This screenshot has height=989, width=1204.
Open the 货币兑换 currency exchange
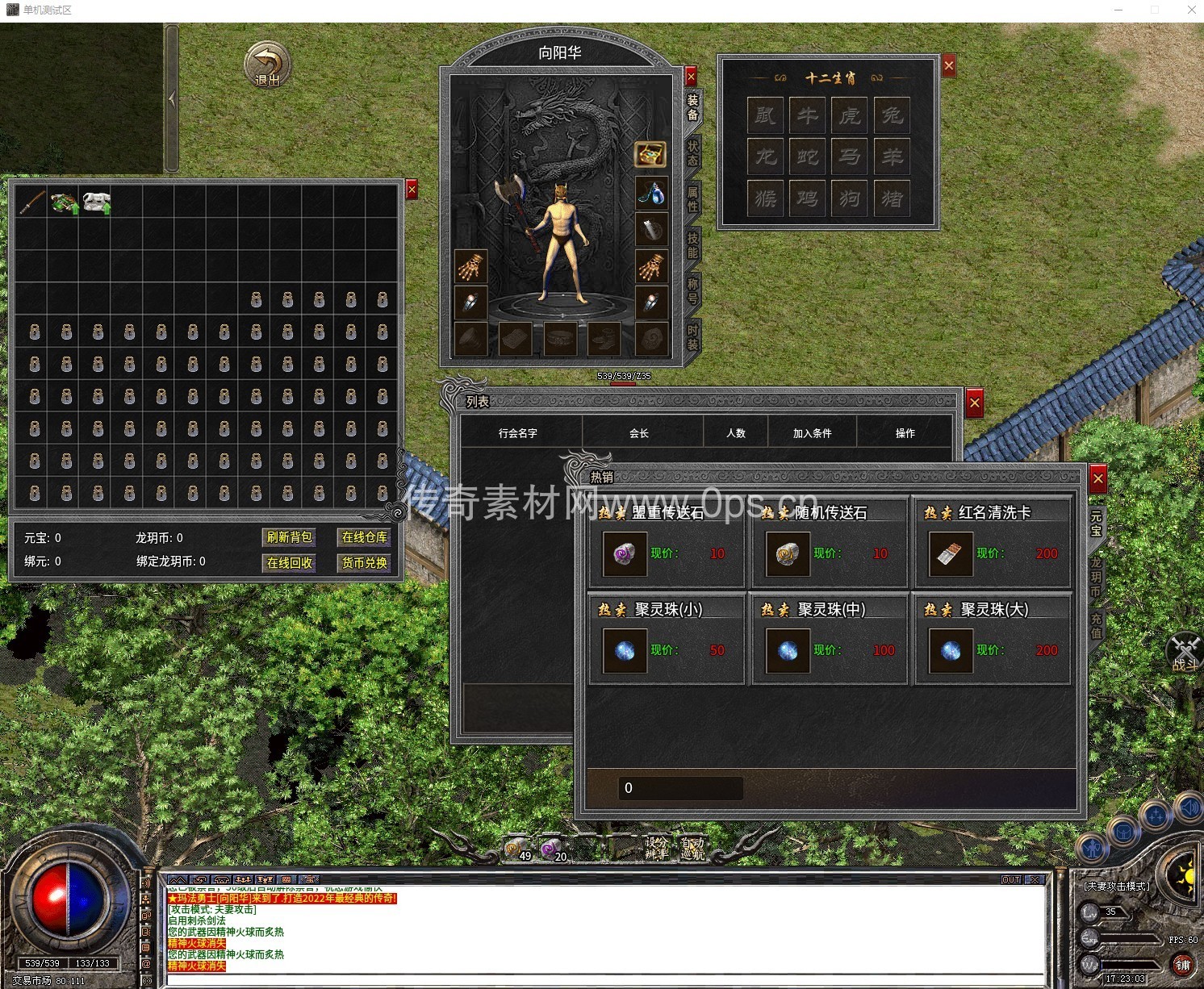(x=364, y=562)
